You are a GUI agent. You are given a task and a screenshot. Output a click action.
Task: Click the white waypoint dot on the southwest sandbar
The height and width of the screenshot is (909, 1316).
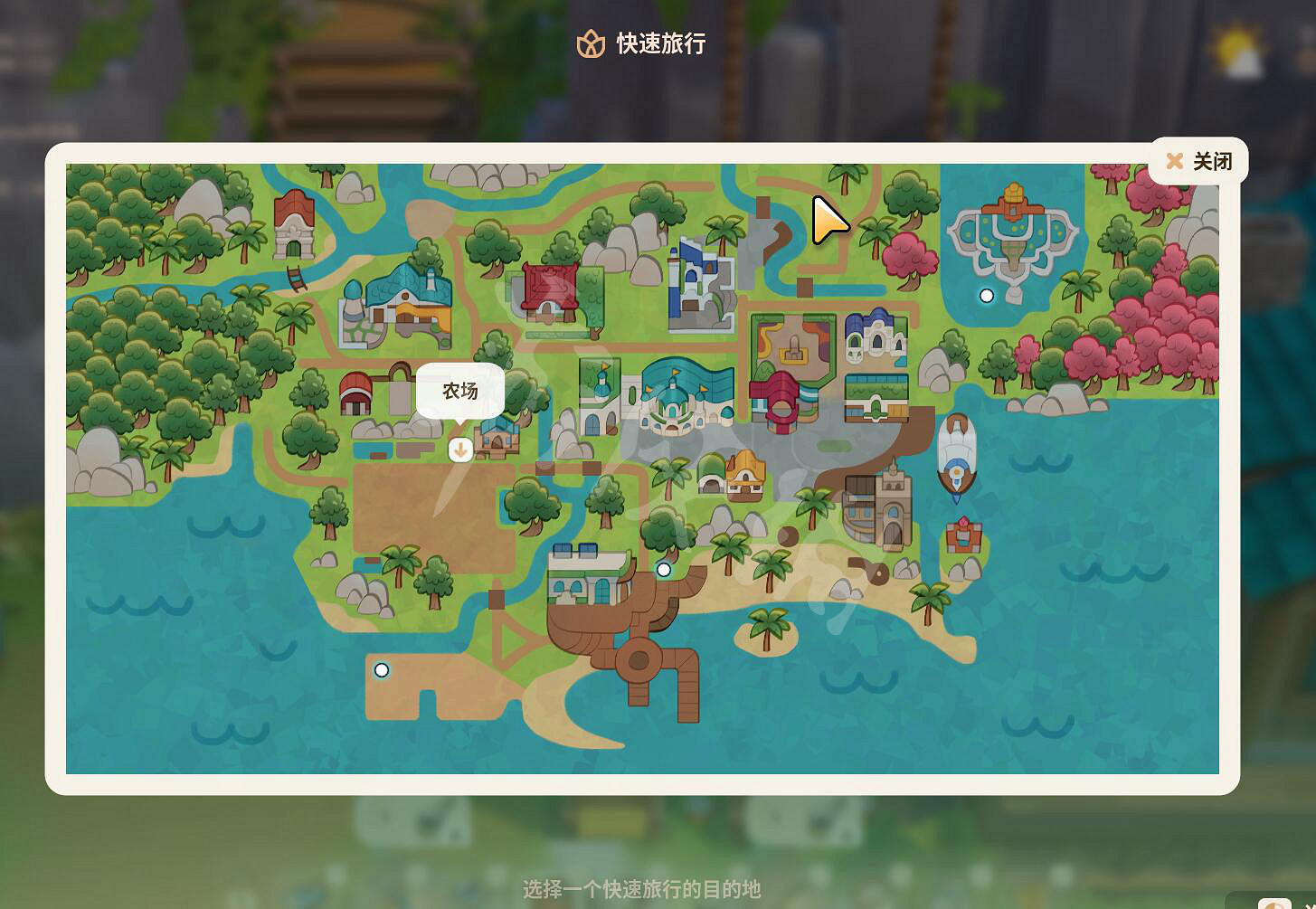(x=381, y=669)
